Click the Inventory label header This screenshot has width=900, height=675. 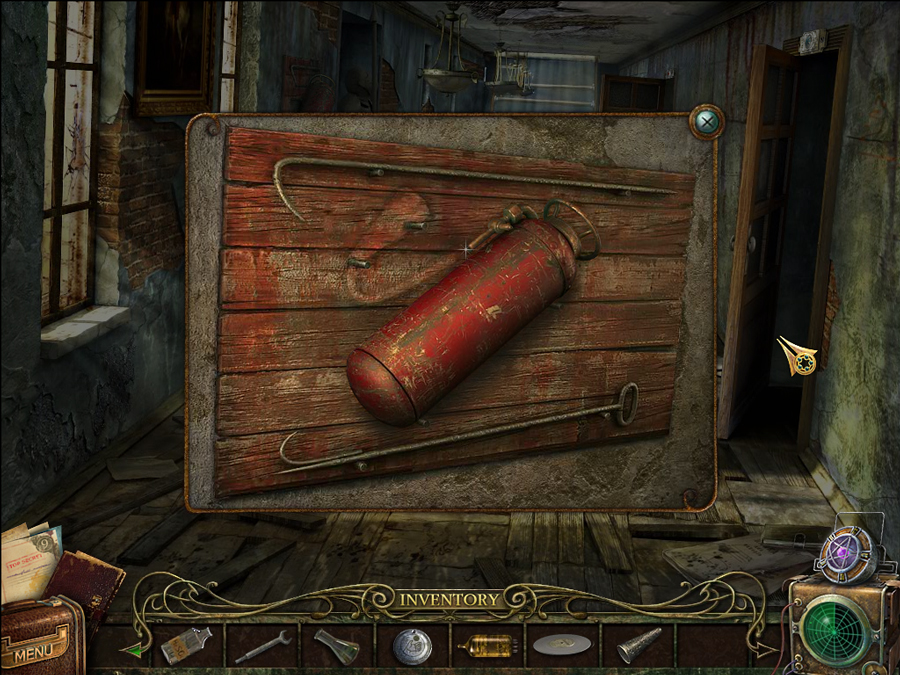pyautogui.click(x=449, y=600)
